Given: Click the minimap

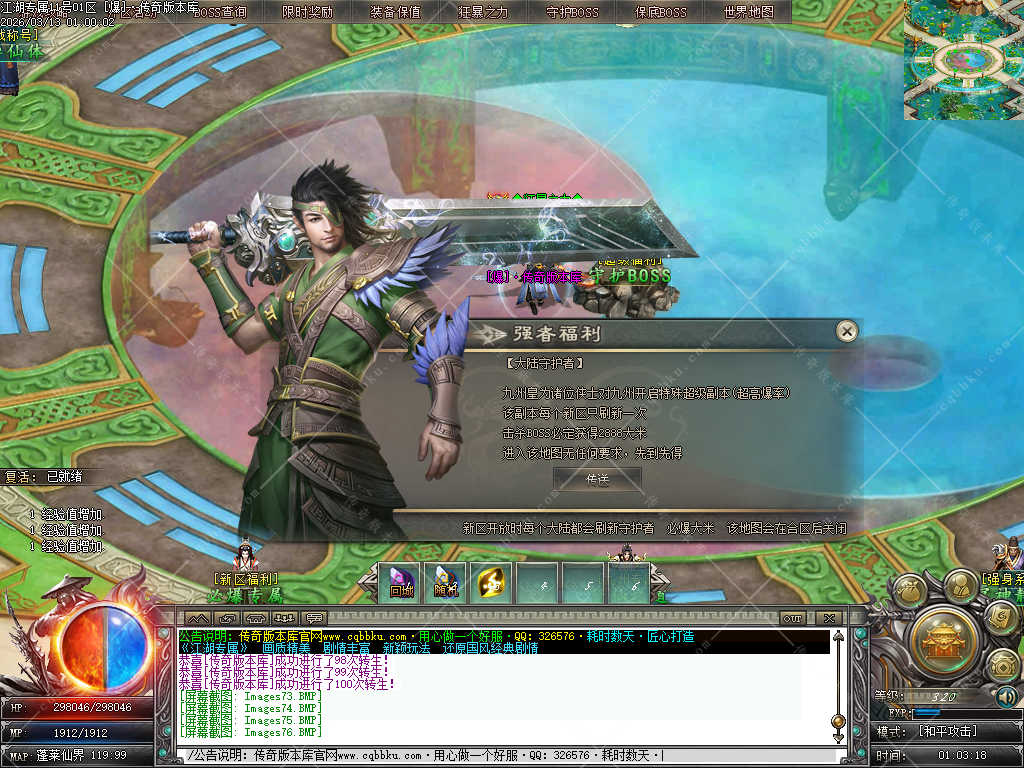Looking at the screenshot, I should click(963, 60).
